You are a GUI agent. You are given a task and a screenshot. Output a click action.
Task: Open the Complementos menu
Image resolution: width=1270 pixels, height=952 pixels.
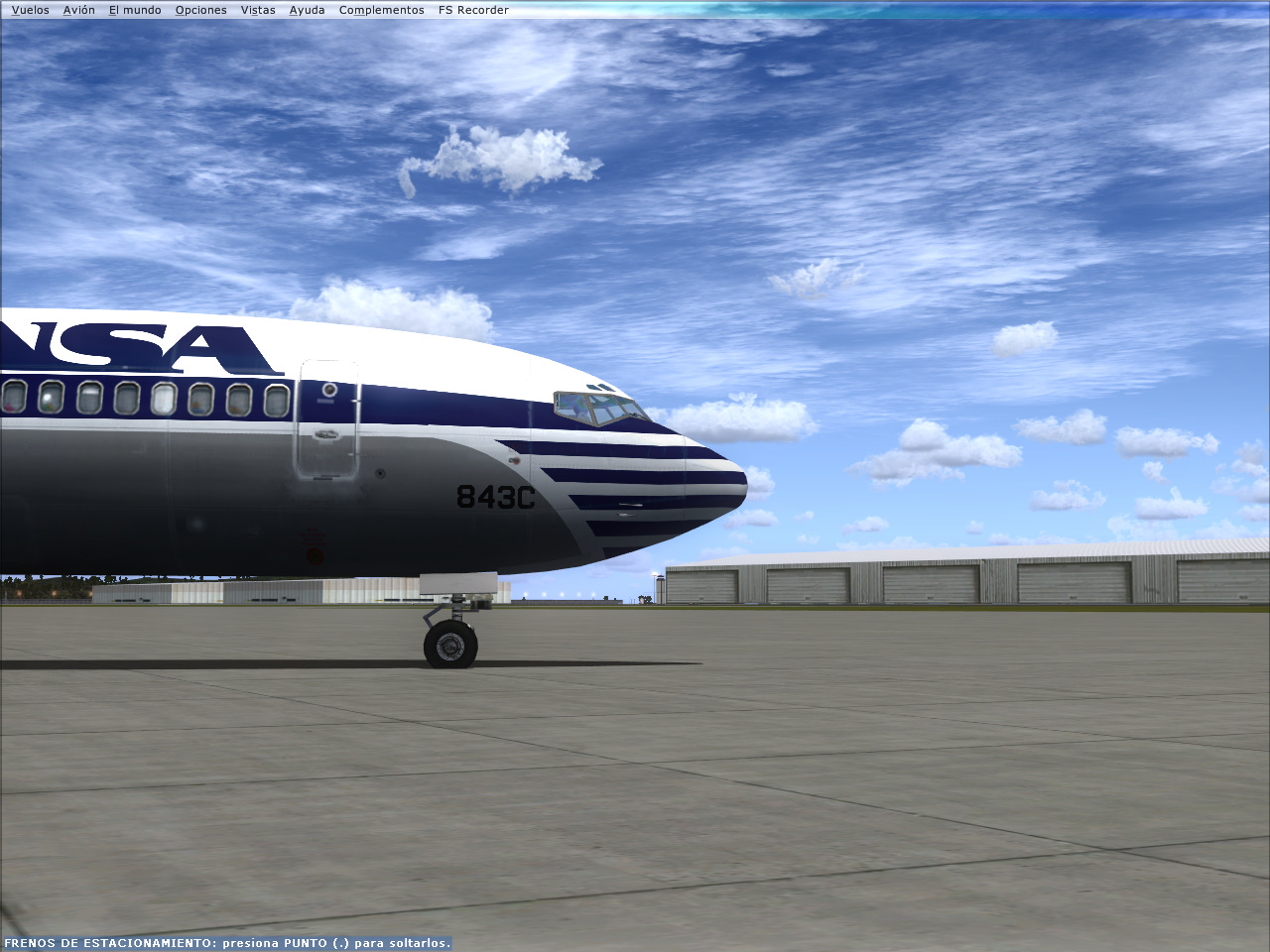381,10
